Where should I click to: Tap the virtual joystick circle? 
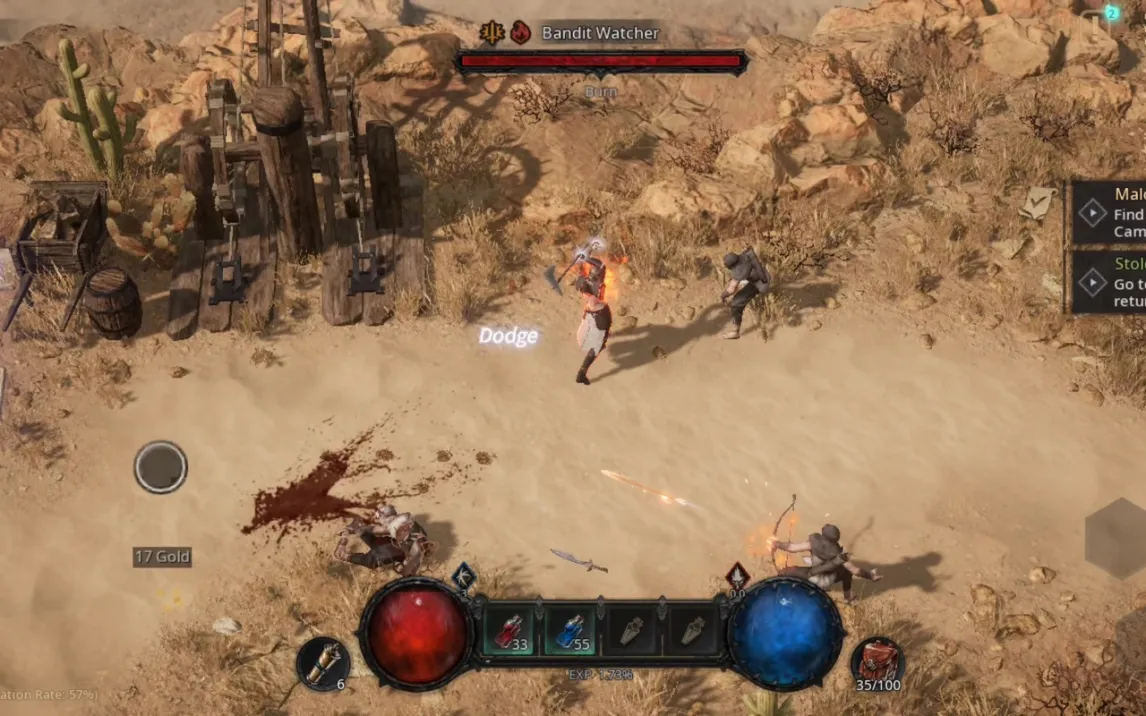pos(161,467)
